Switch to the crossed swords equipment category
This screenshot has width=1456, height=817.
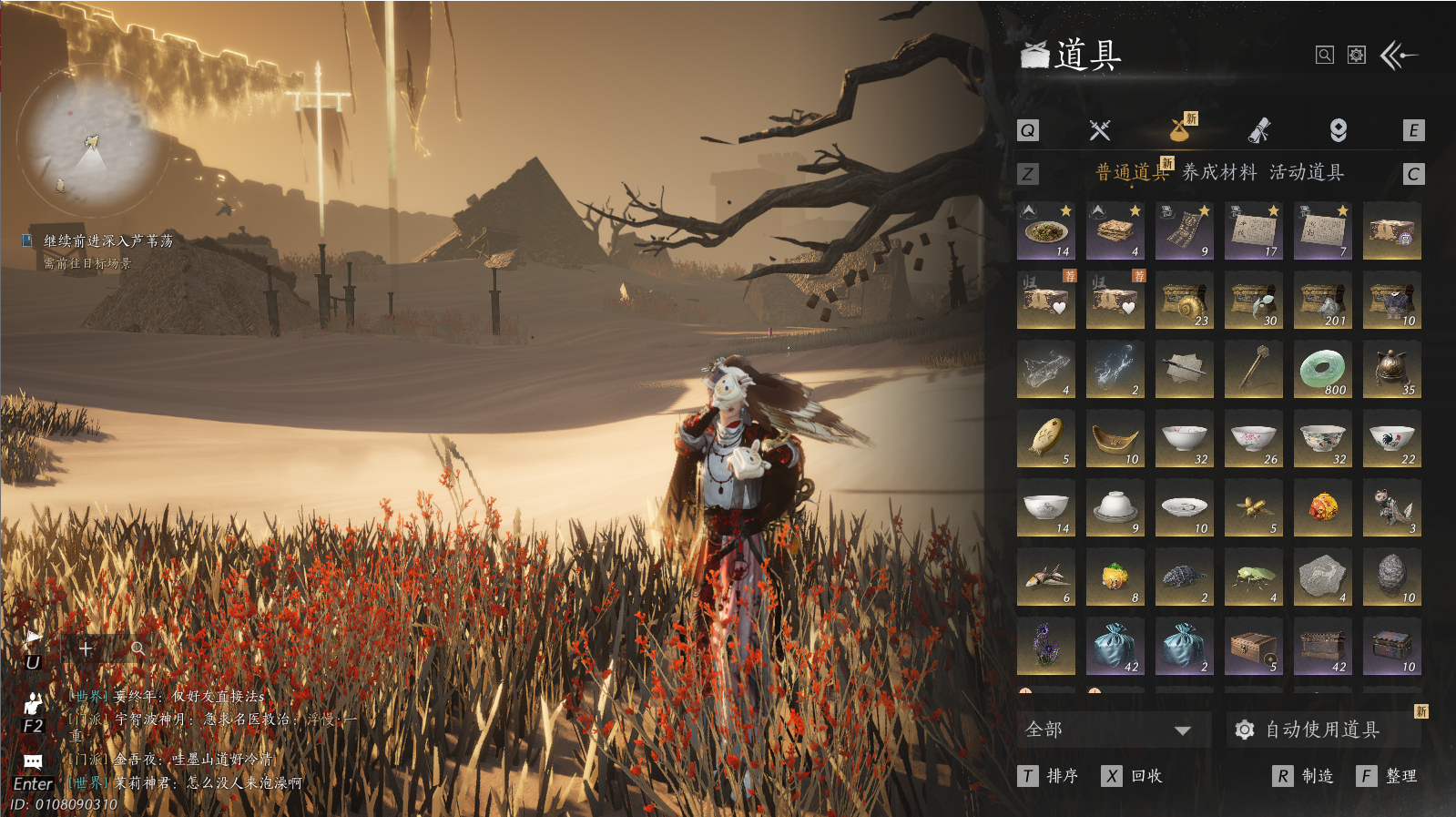click(1100, 130)
